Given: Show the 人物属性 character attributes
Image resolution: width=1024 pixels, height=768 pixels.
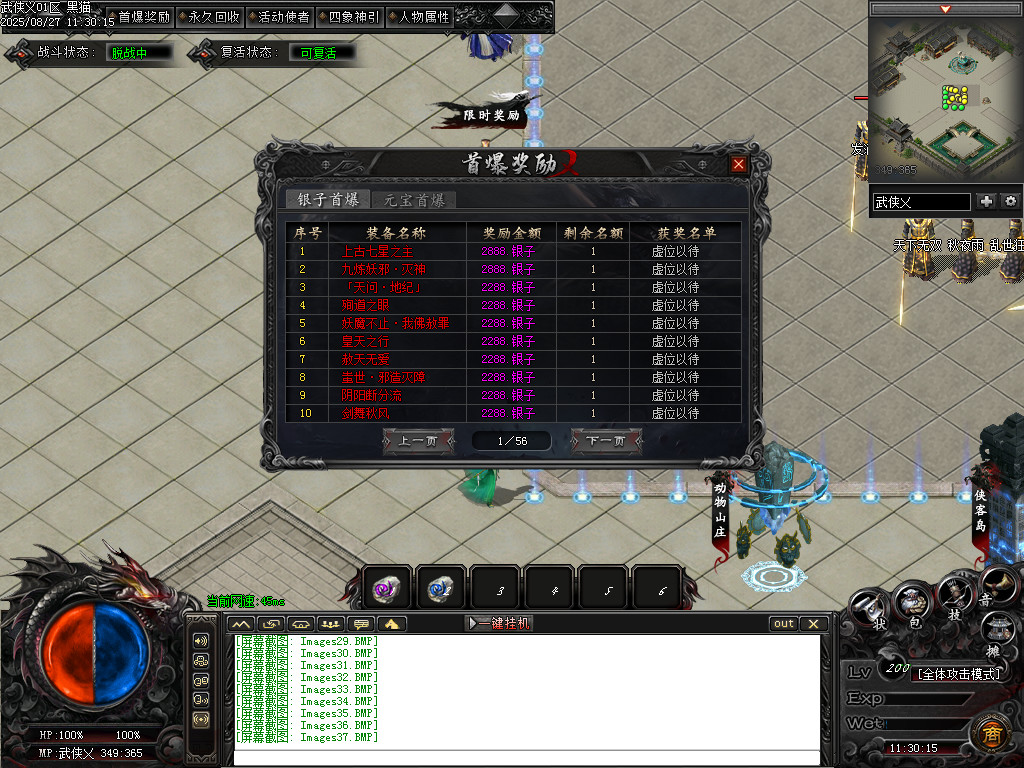Looking at the screenshot, I should click(x=423, y=17).
